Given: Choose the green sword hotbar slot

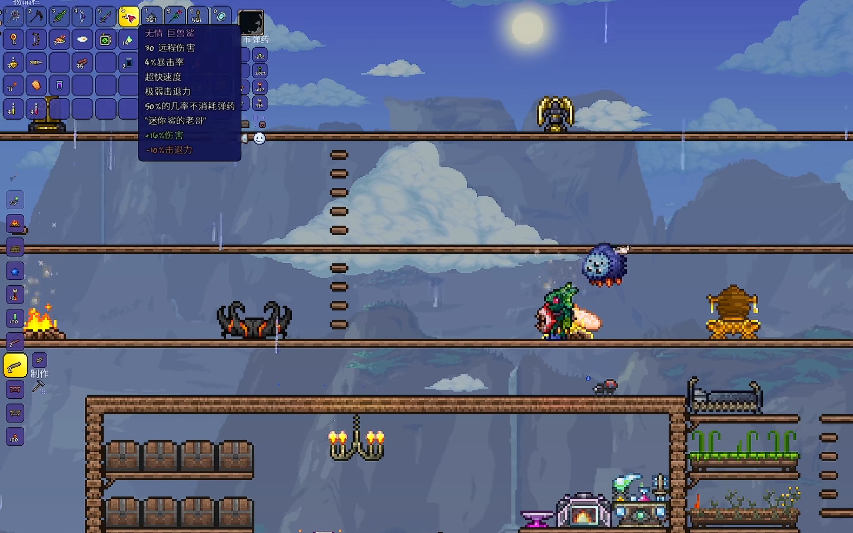Looking at the screenshot, I should pos(59,16).
